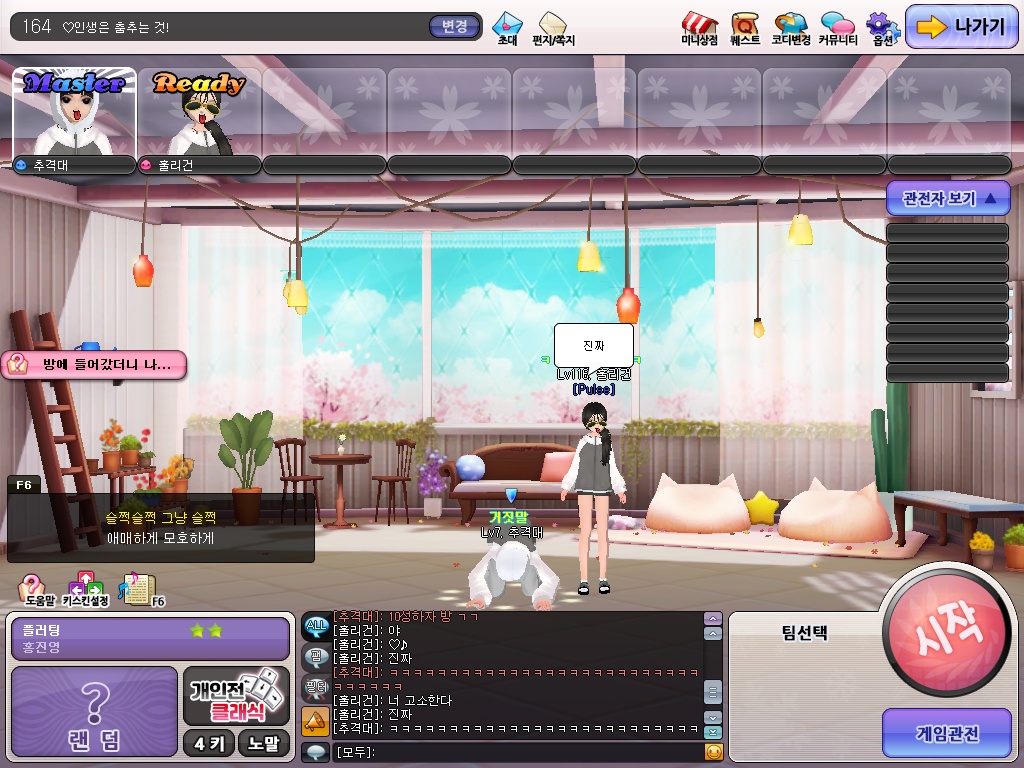Open 코디변경 outfit change
The height and width of the screenshot is (768, 1024).
790,28
